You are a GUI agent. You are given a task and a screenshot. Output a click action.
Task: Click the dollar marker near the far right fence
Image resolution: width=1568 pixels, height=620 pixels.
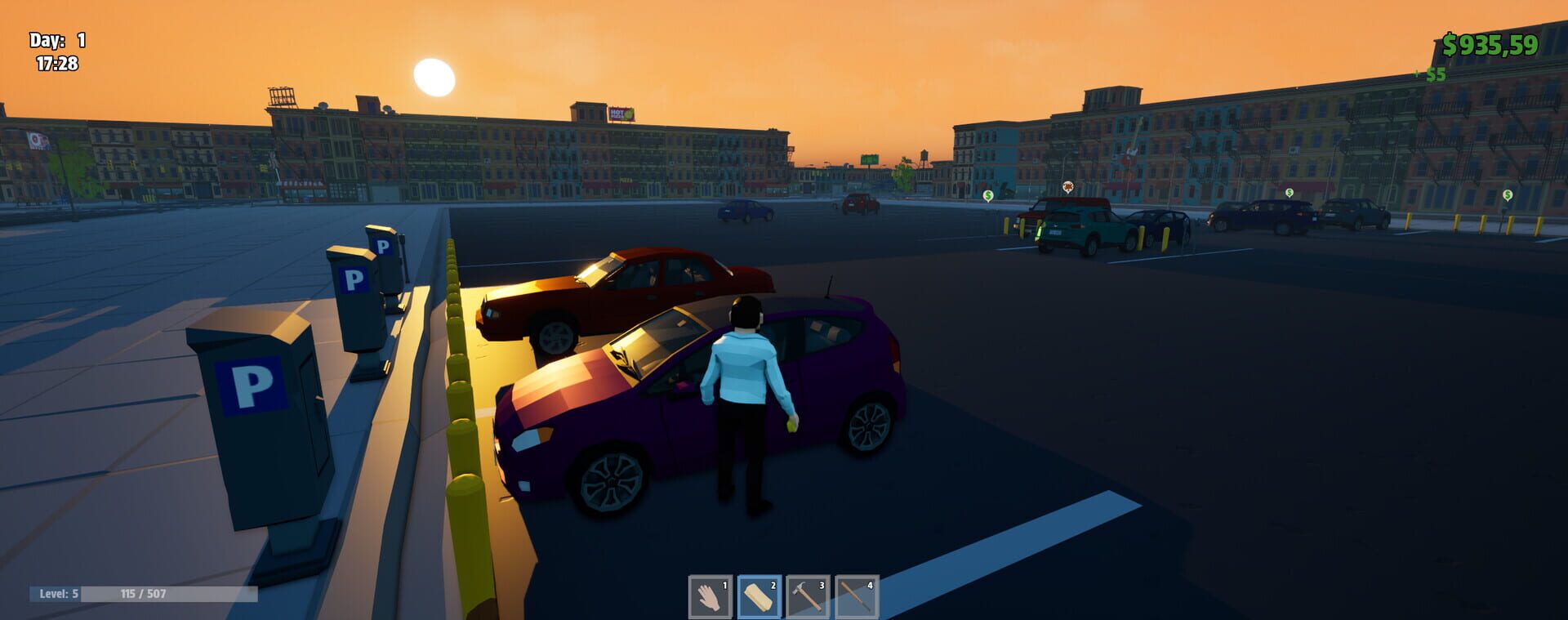(x=1507, y=195)
